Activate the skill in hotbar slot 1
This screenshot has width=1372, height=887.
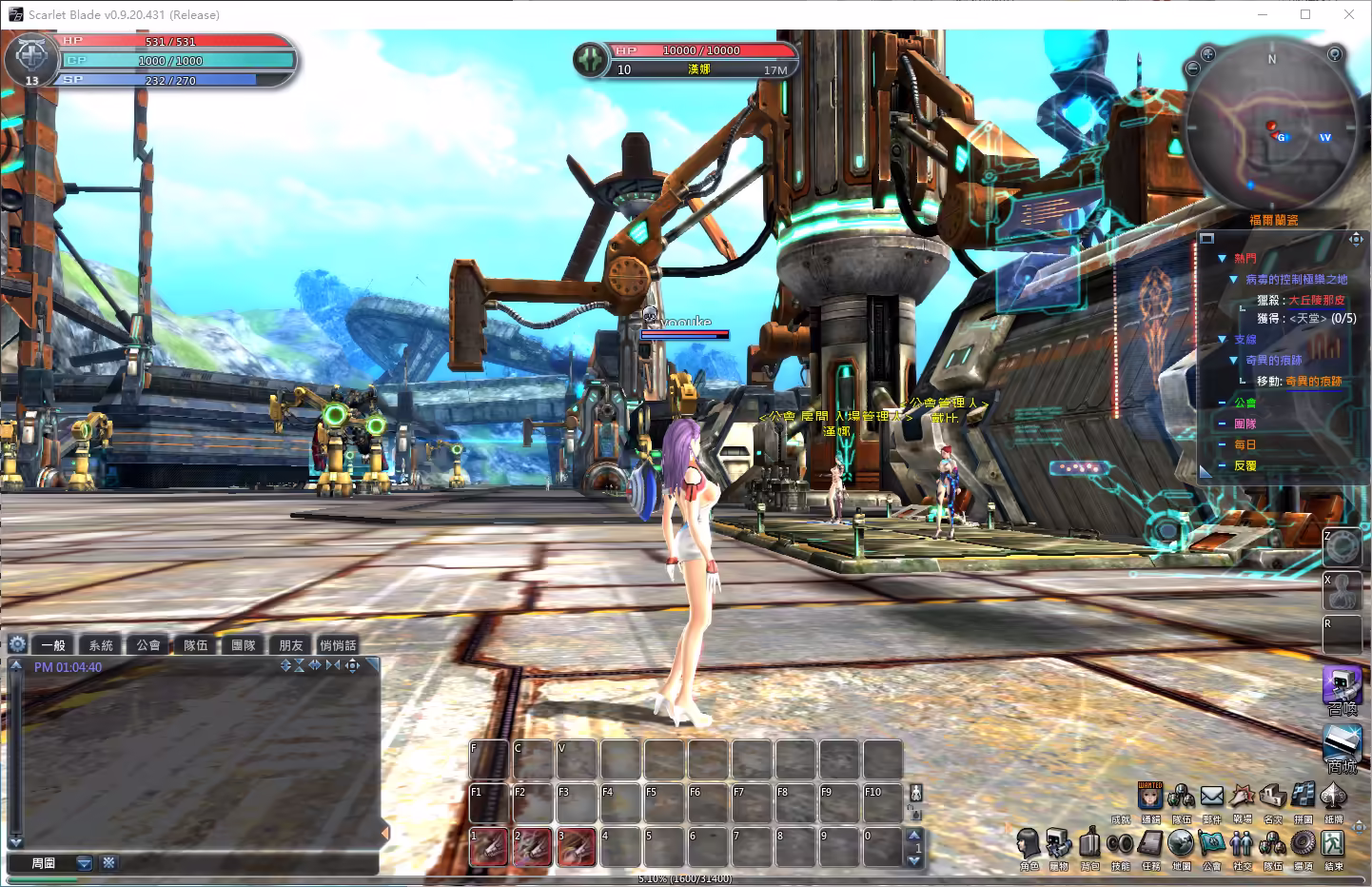(x=489, y=846)
